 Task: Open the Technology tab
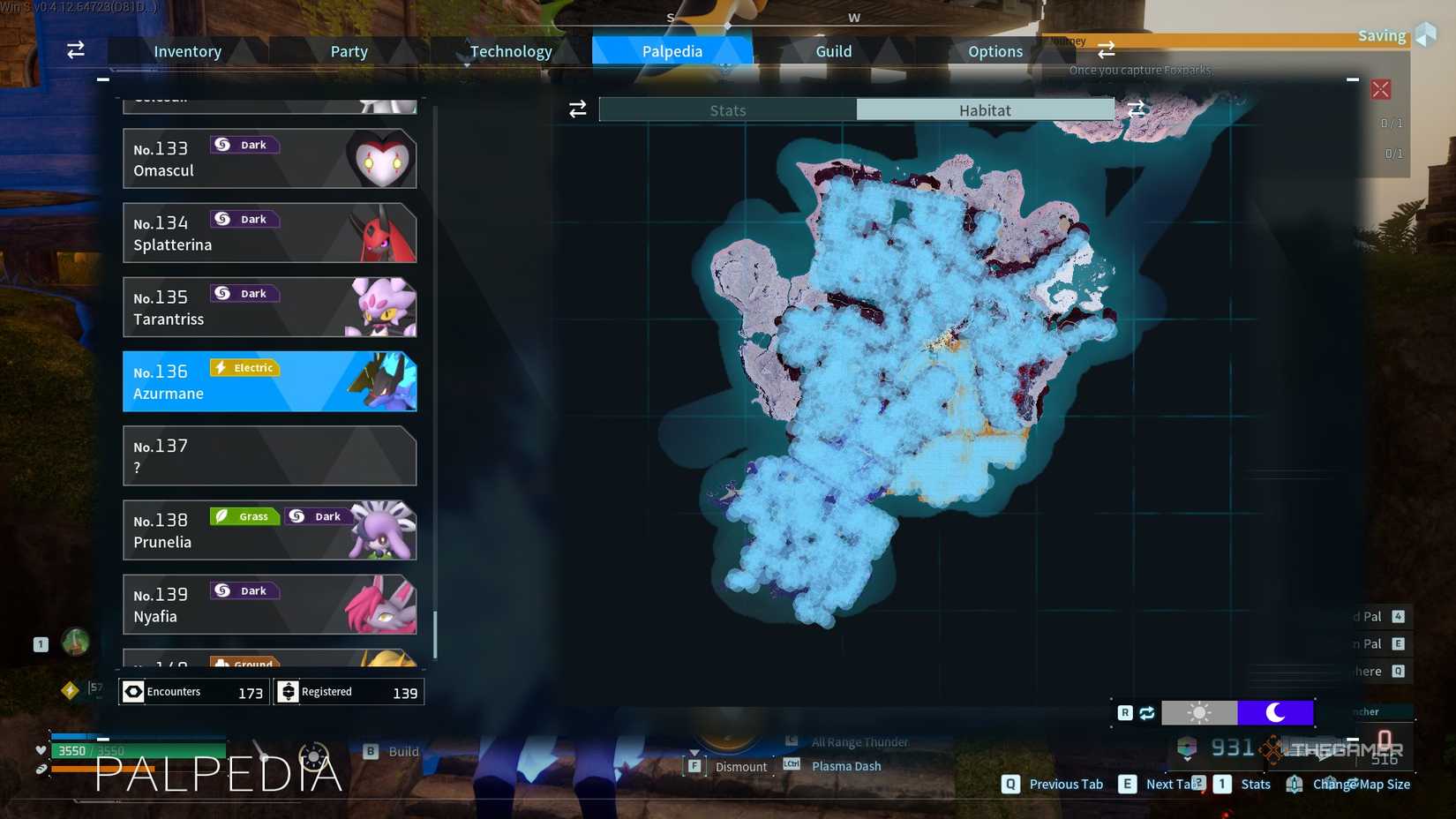(510, 50)
